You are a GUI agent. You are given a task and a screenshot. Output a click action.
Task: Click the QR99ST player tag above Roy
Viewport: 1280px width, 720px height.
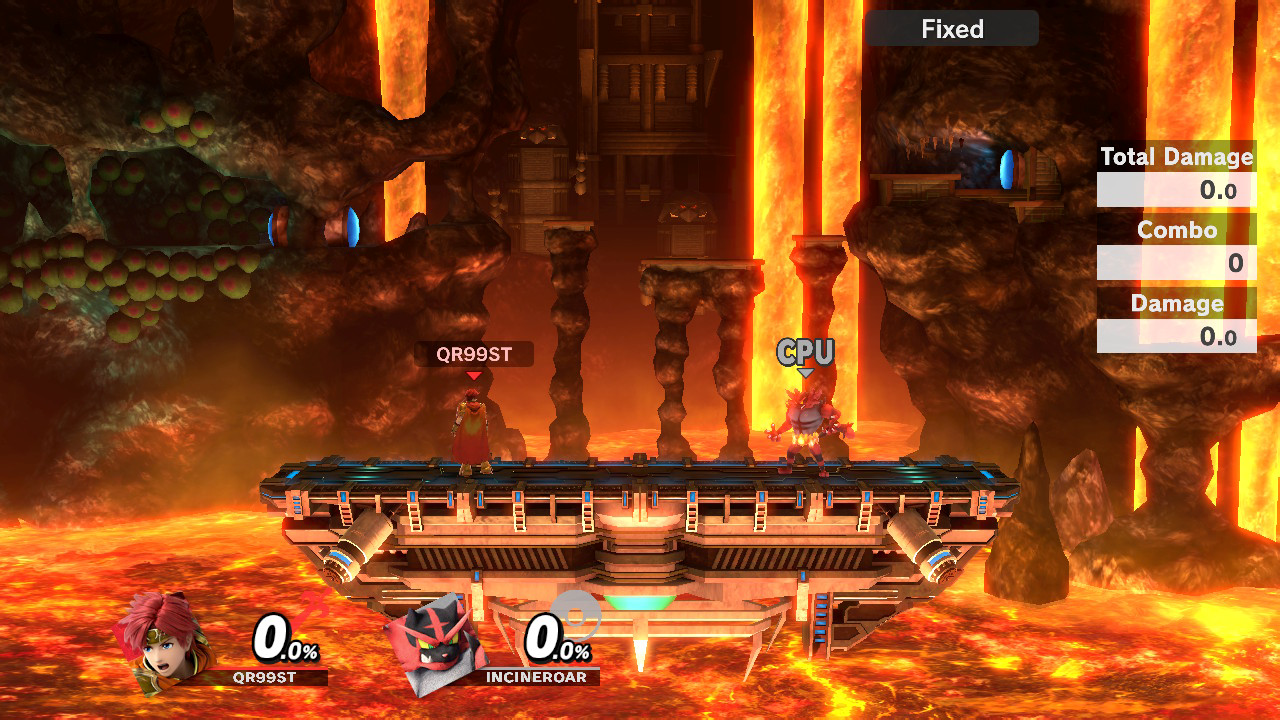(x=474, y=354)
